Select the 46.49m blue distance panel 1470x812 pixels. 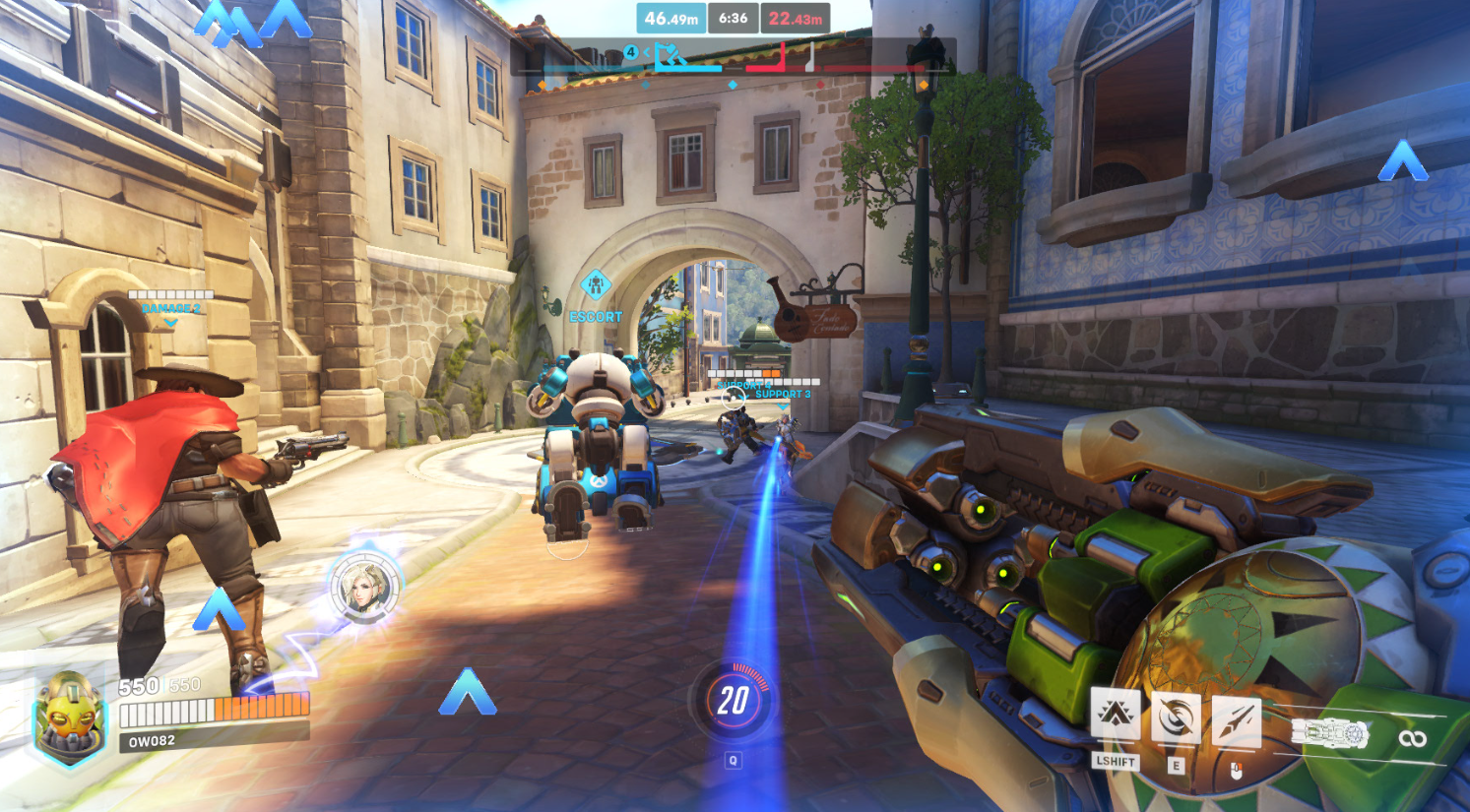672,18
